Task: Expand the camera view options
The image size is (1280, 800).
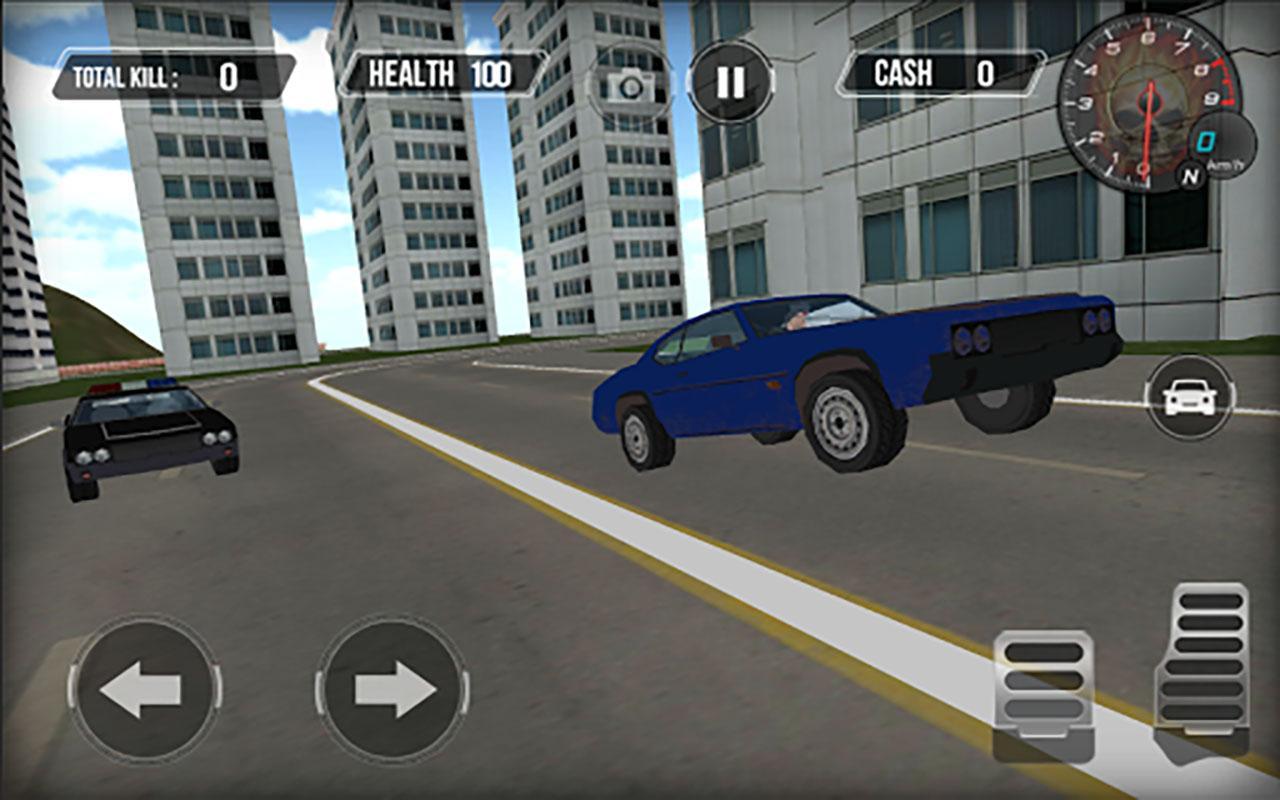Action: coord(629,85)
